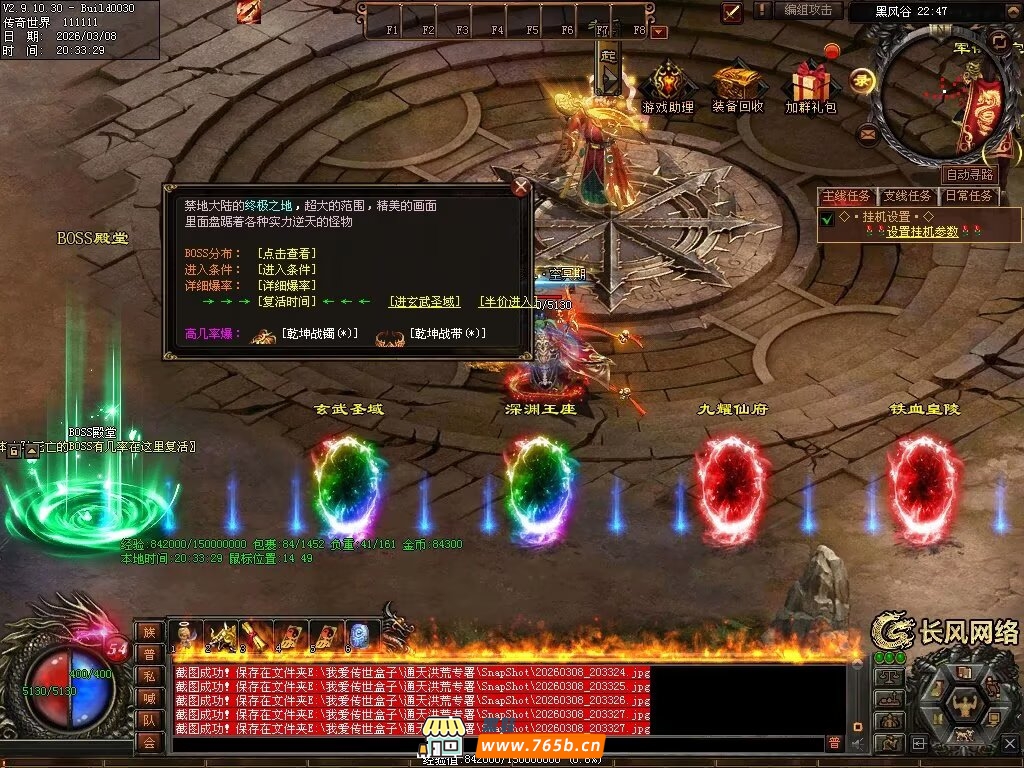The height and width of the screenshot is (768, 1024).
Task: Switch to the 日常任务 daily quest tab
Action: [x=969, y=196]
